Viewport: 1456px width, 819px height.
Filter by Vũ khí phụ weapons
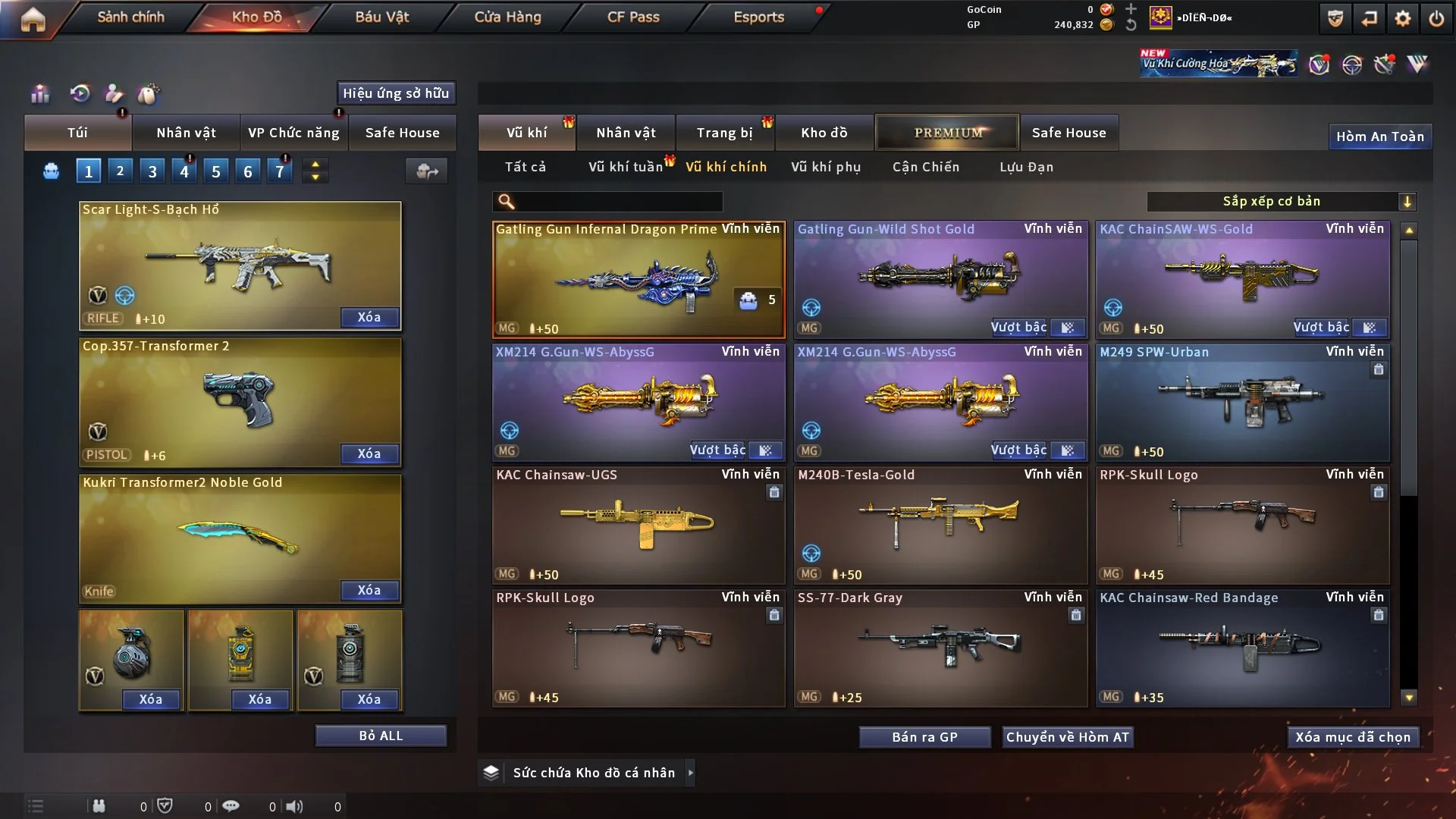pyautogui.click(x=826, y=167)
